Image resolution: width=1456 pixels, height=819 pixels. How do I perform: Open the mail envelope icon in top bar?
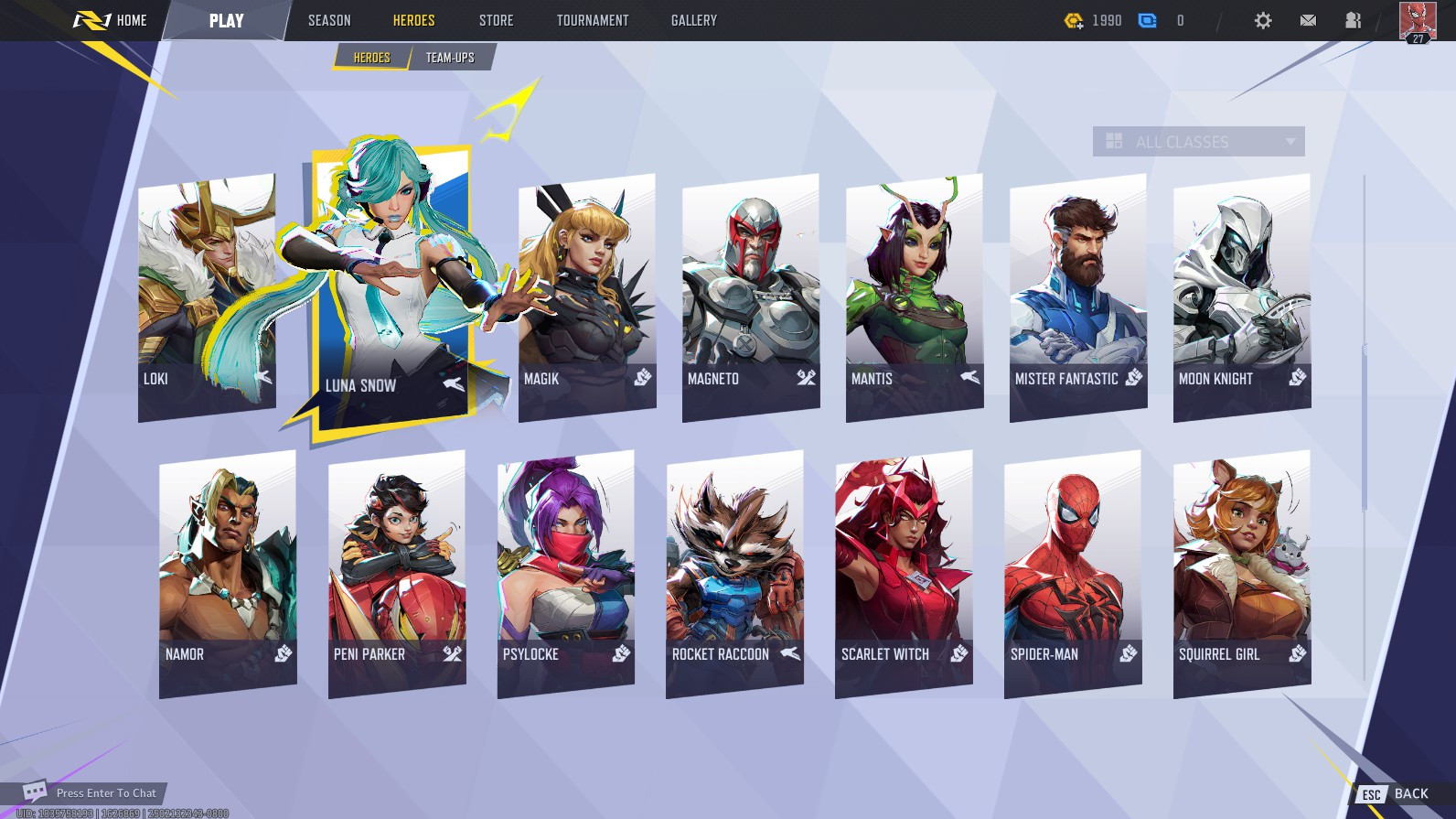click(x=1307, y=19)
